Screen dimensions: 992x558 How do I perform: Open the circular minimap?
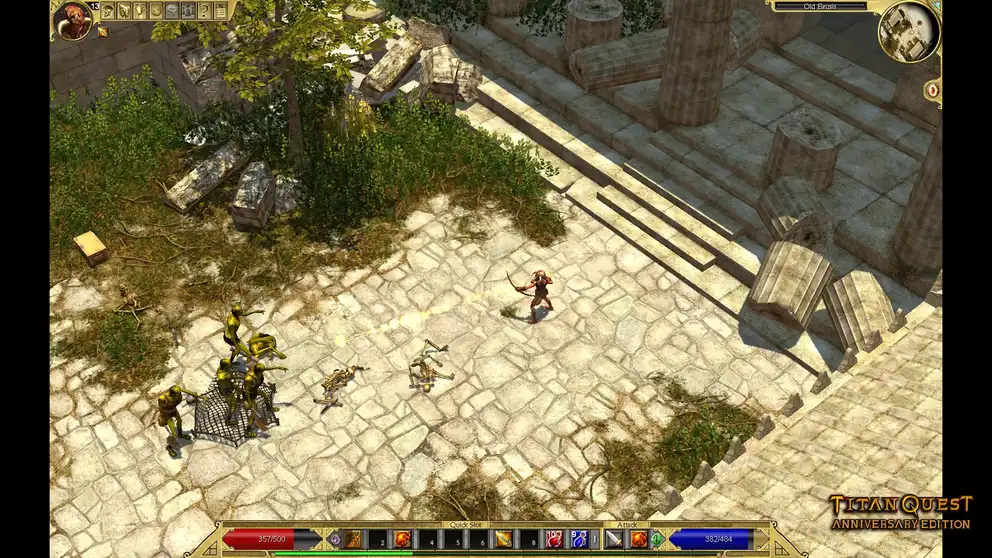click(908, 31)
